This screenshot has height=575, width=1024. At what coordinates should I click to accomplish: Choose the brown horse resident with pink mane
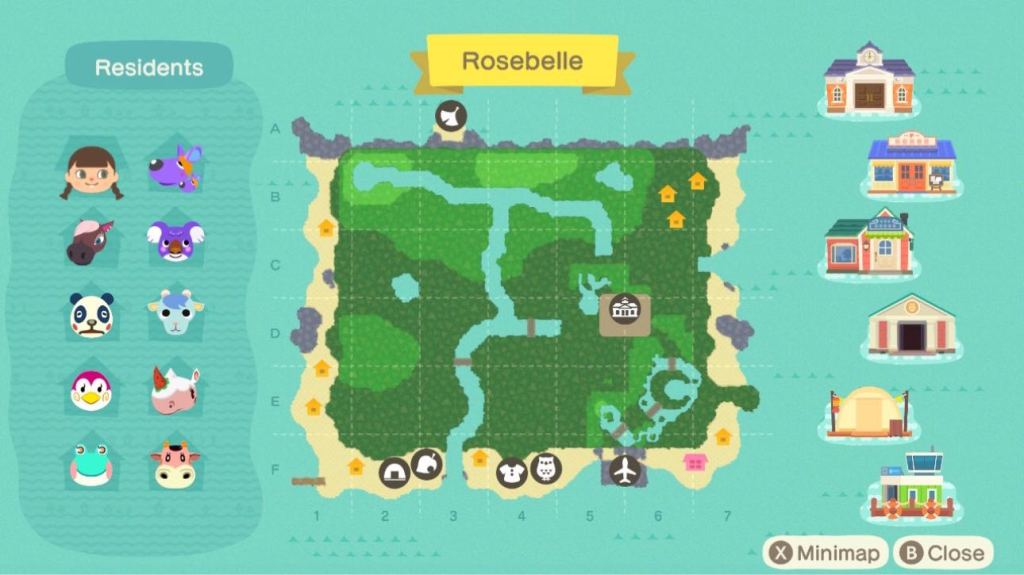click(91, 242)
